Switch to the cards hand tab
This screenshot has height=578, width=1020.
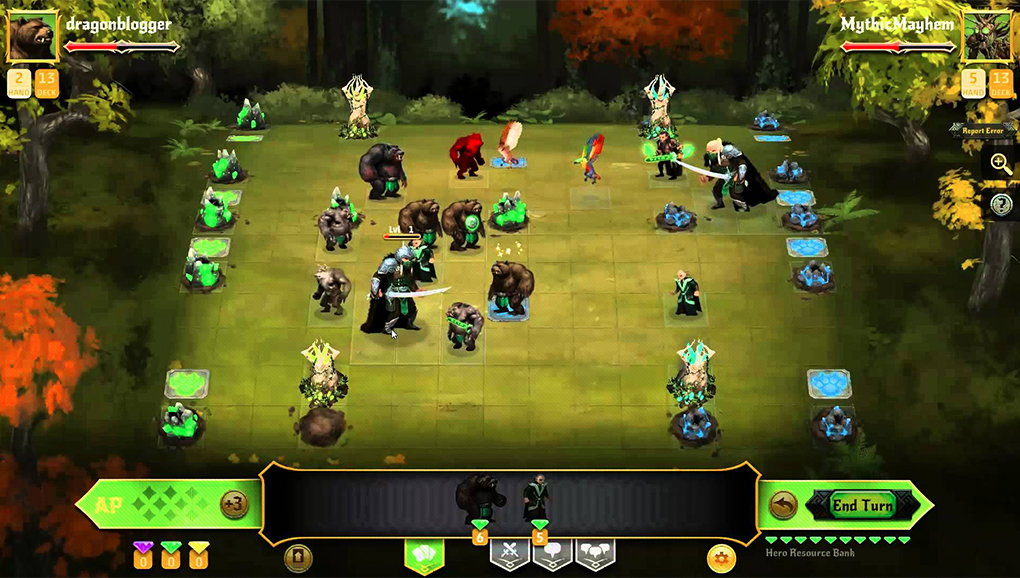423,553
